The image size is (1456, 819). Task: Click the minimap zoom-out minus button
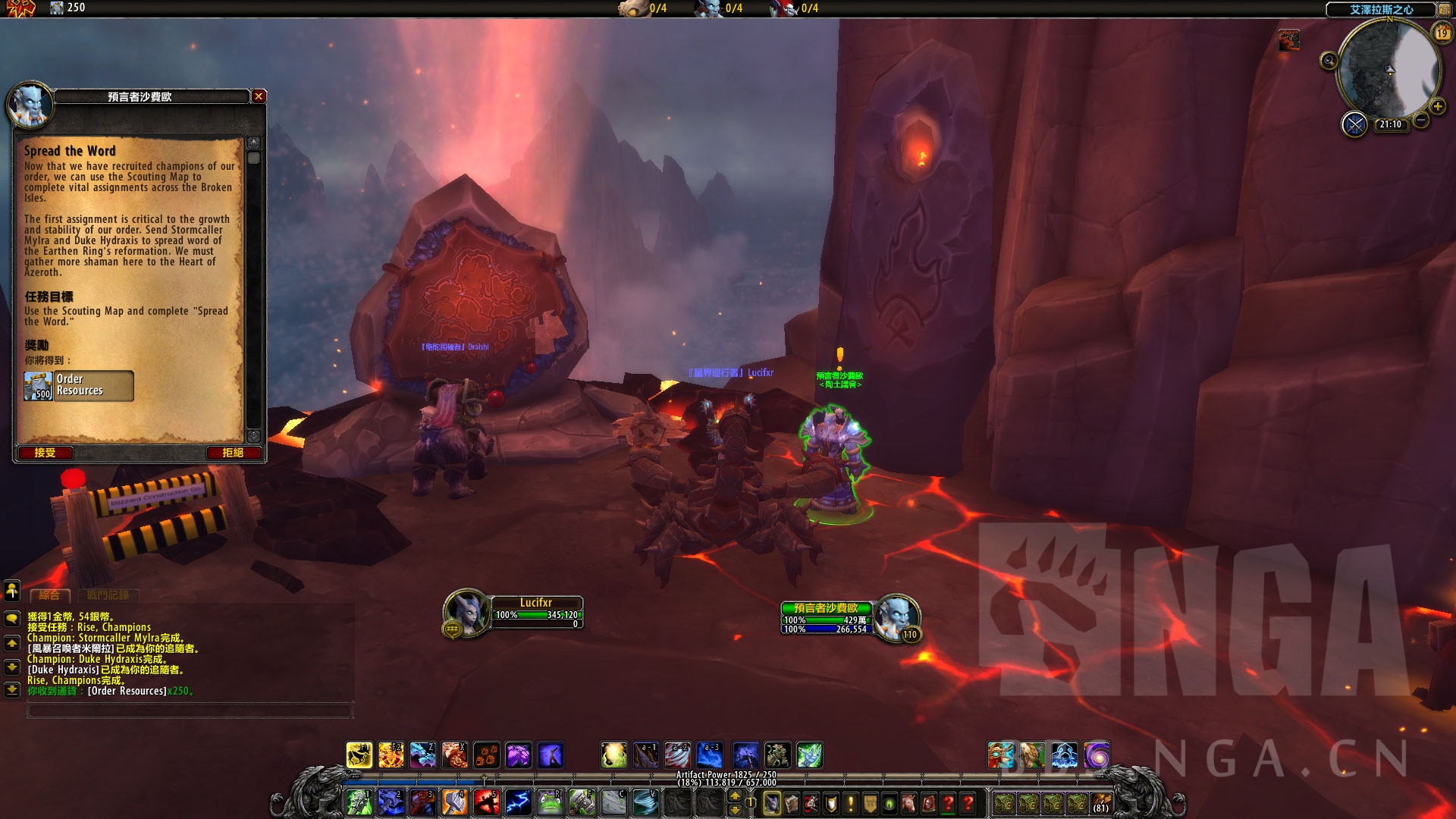click(x=1421, y=120)
